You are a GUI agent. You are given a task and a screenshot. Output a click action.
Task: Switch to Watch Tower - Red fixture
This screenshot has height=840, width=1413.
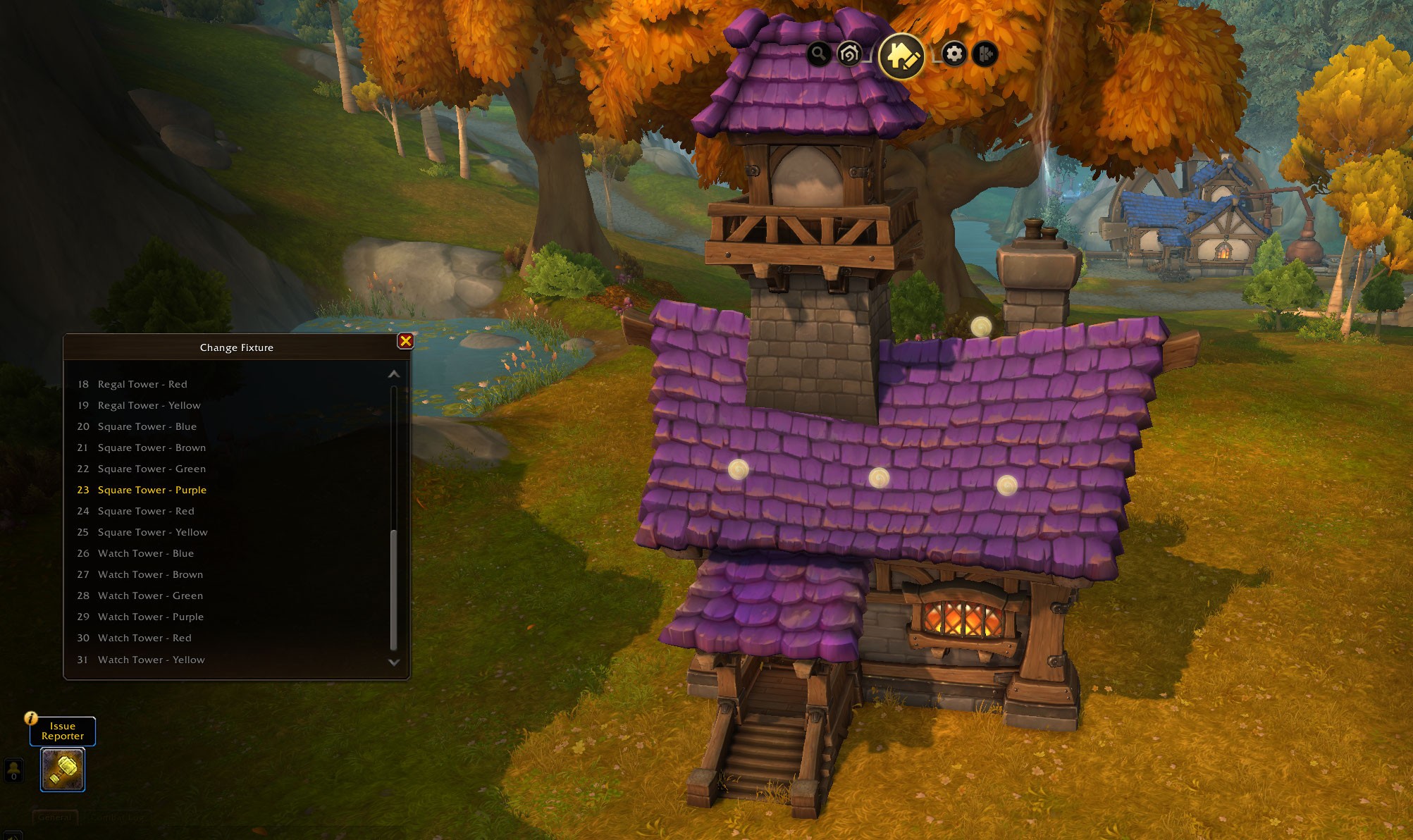click(144, 638)
